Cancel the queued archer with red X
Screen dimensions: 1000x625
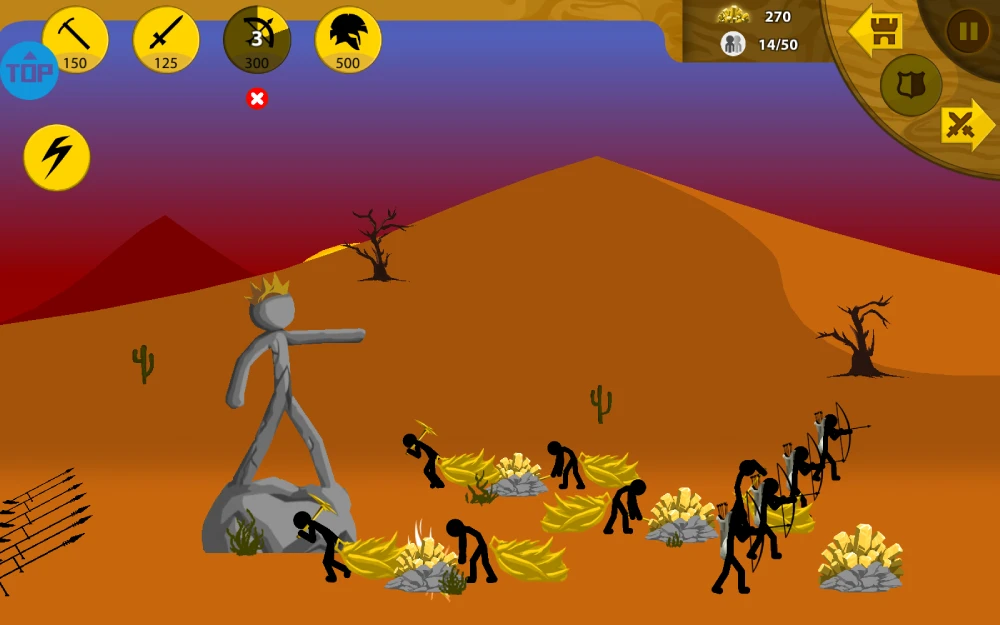click(257, 98)
